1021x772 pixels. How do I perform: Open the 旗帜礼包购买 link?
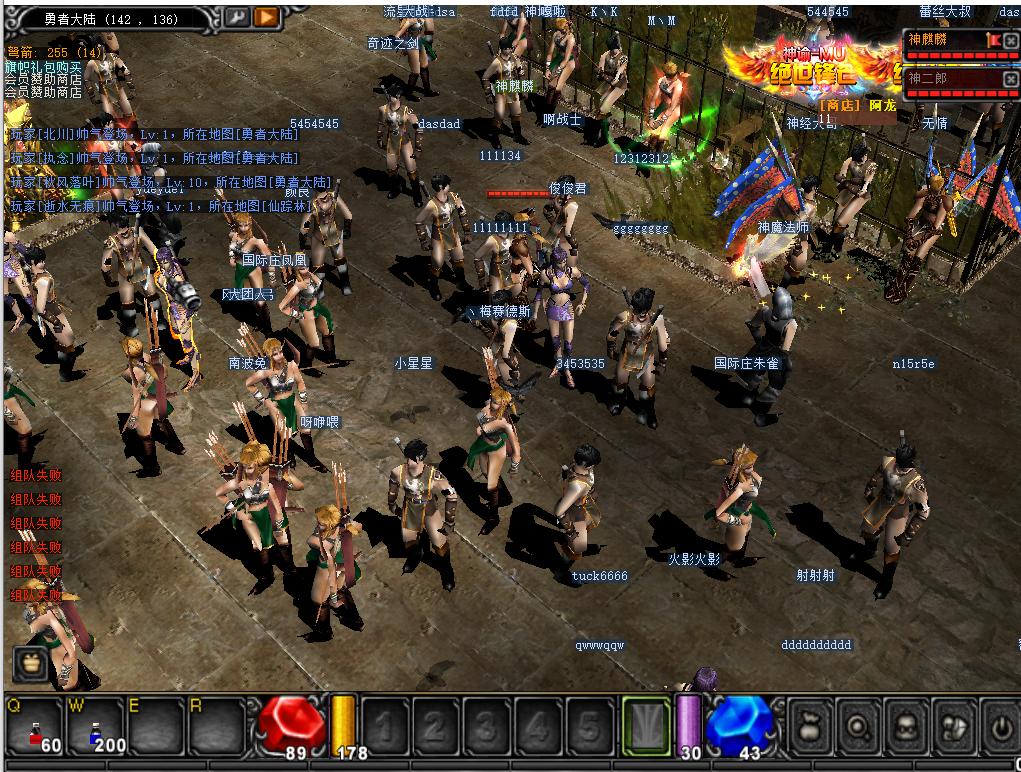coord(43,66)
